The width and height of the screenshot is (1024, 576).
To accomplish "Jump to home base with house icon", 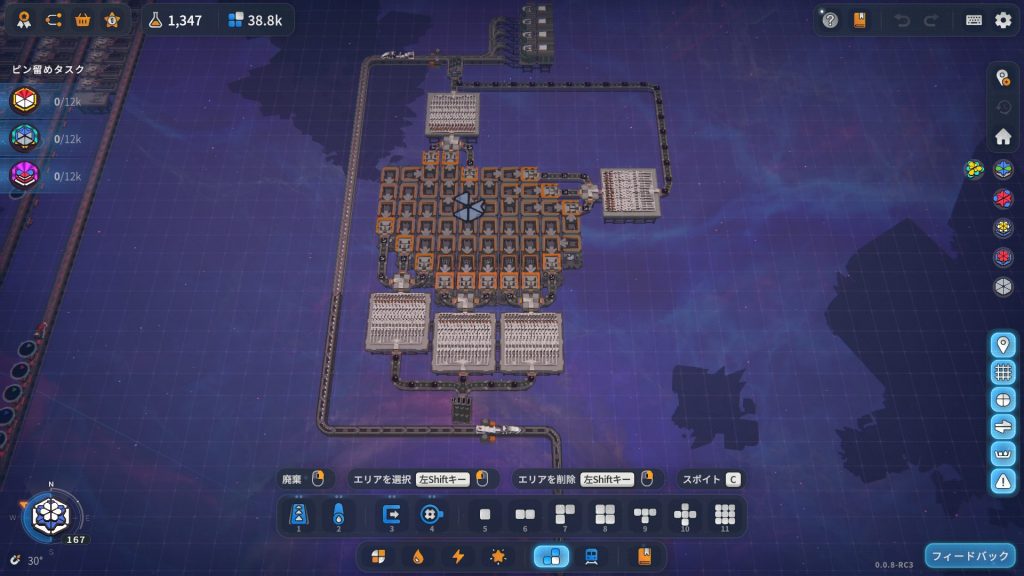I will (x=1003, y=136).
